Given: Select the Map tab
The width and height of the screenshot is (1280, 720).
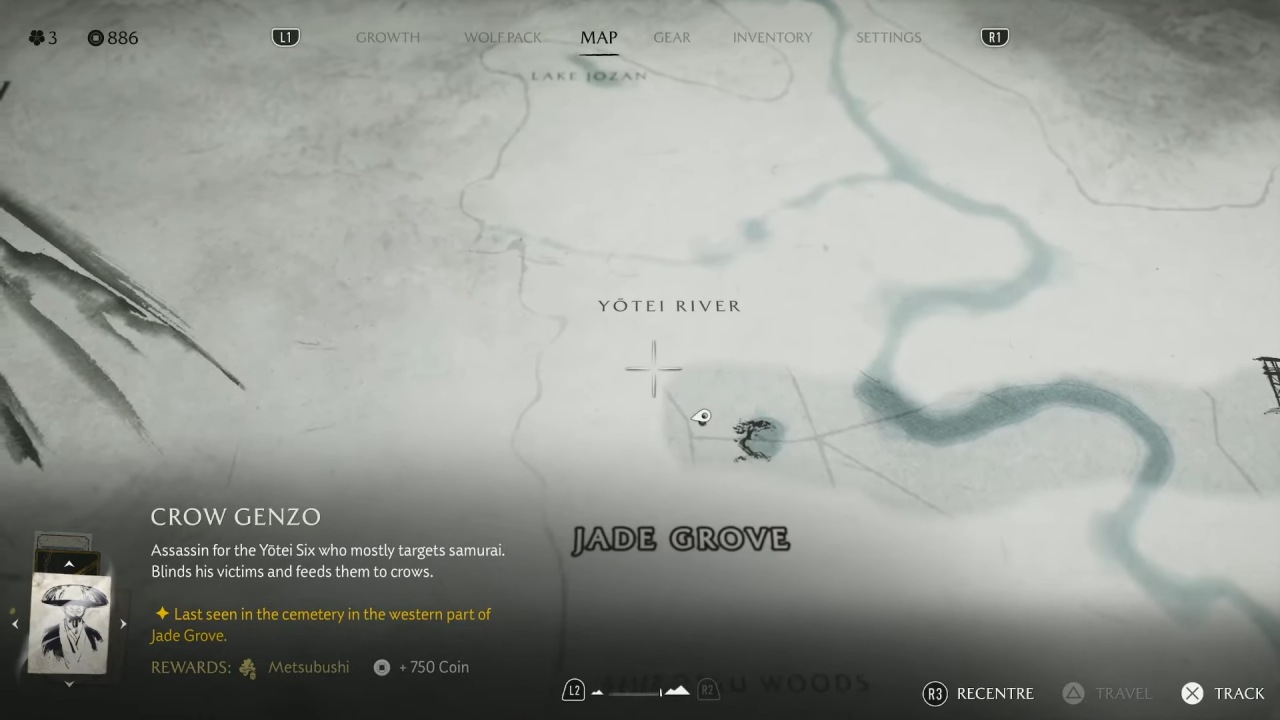Looking at the screenshot, I should [x=599, y=38].
